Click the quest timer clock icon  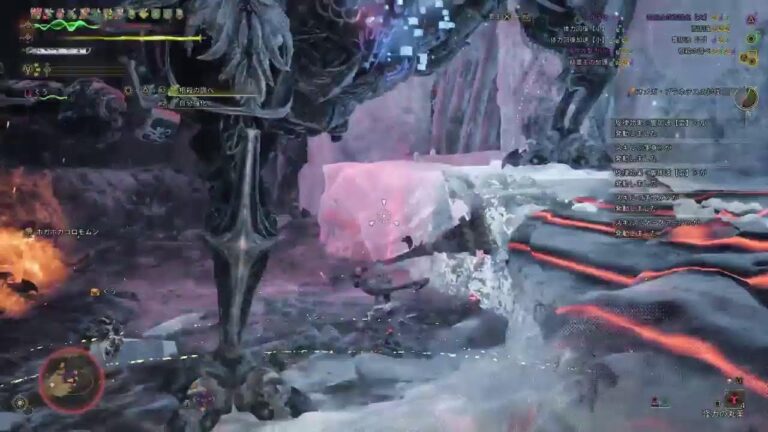(745, 97)
